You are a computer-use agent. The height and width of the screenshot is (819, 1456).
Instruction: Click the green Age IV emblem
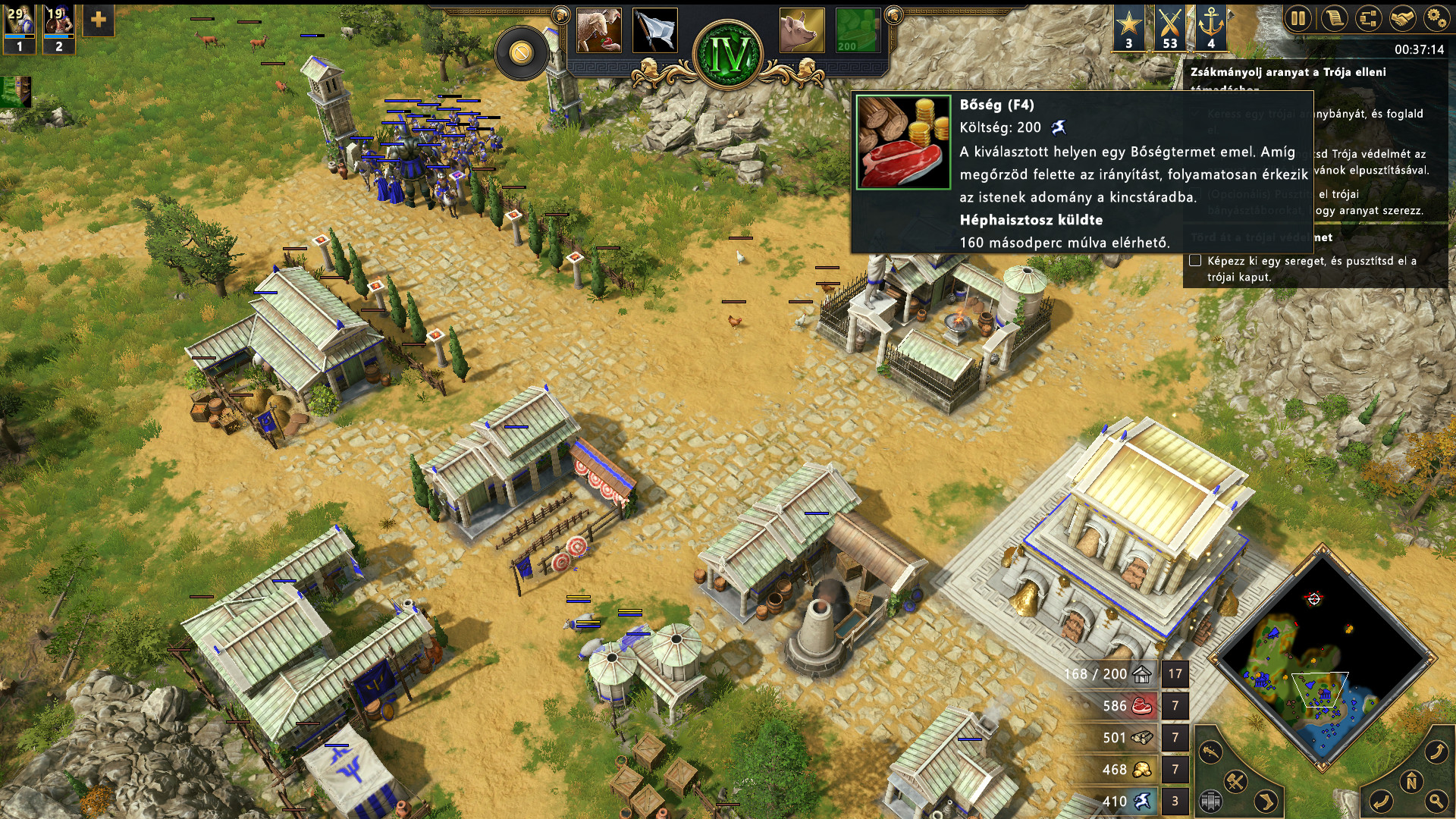pos(728,53)
